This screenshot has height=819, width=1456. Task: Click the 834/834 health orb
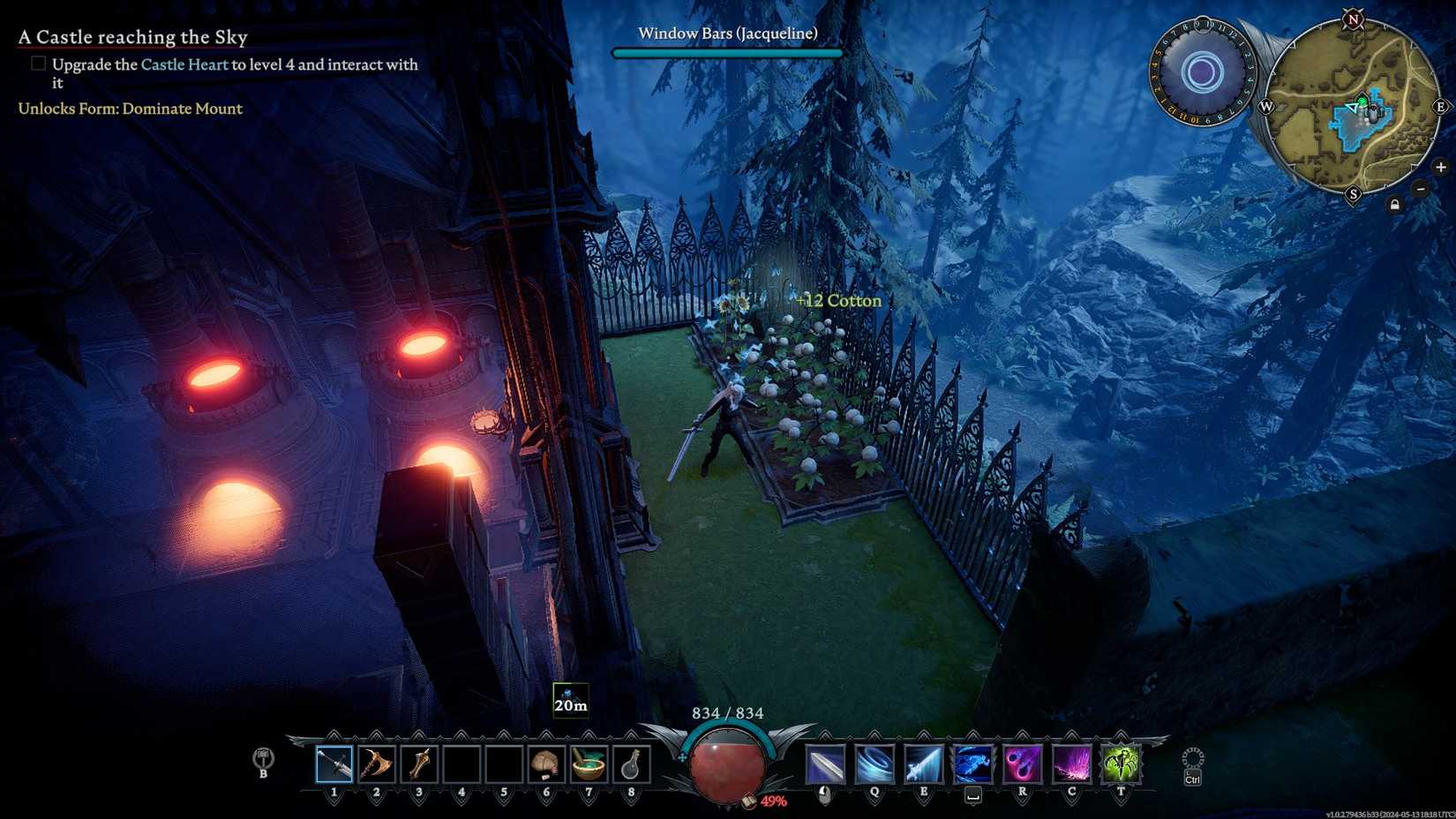click(725, 770)
